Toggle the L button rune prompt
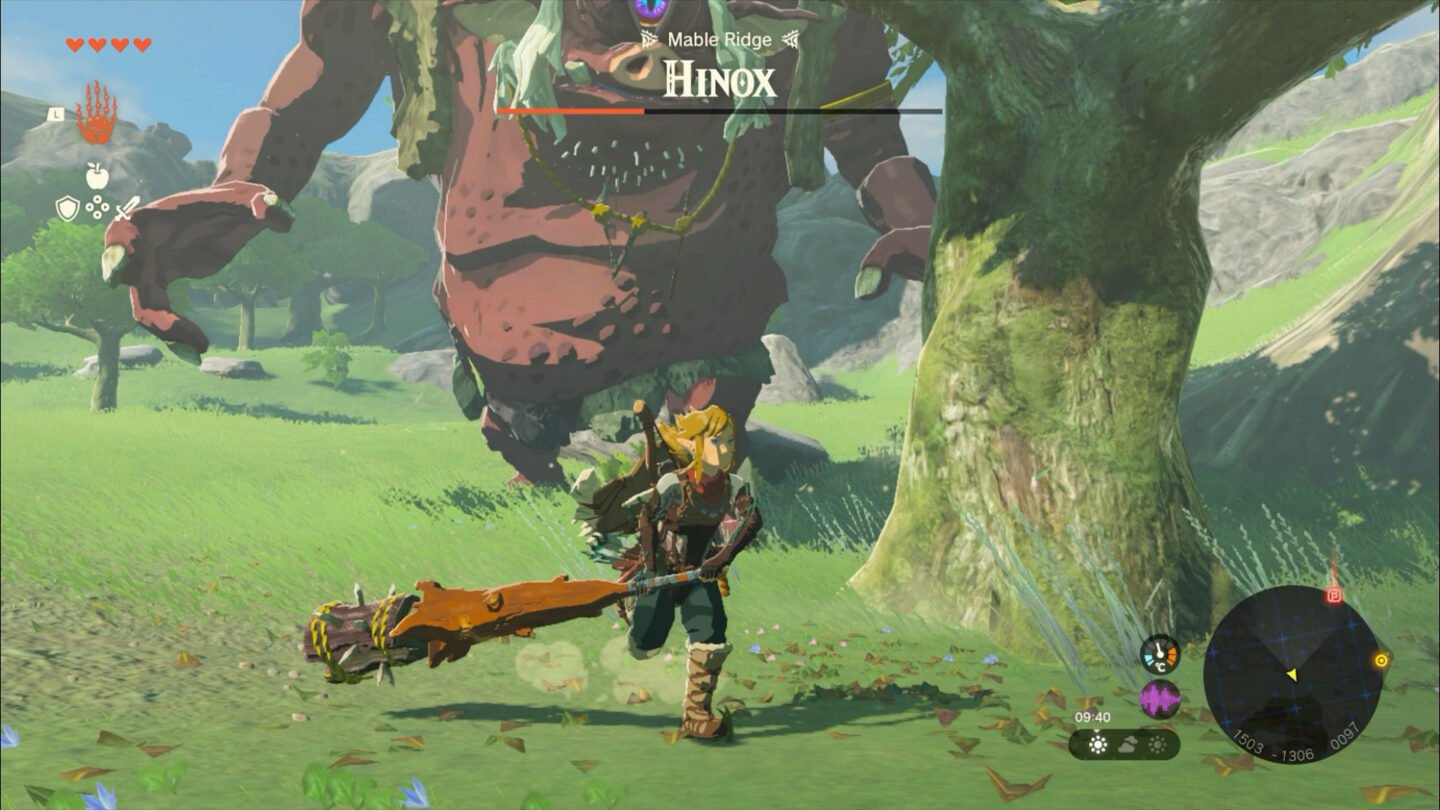The width and height of the screenshot is (1440, 810). pyautogui.click(x=56, y=112)
